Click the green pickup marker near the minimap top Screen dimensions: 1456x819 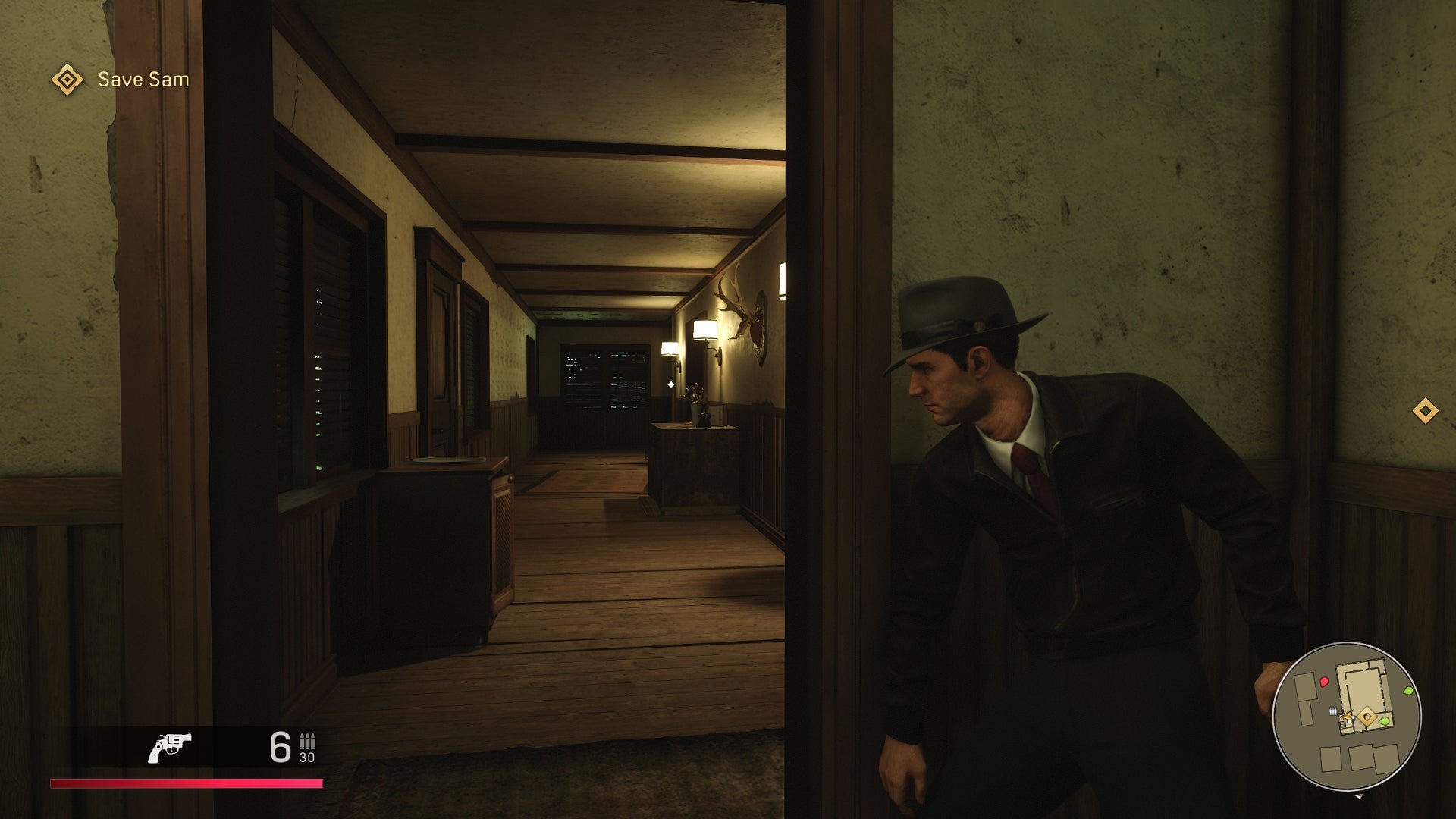click(x=1407, y=691)
